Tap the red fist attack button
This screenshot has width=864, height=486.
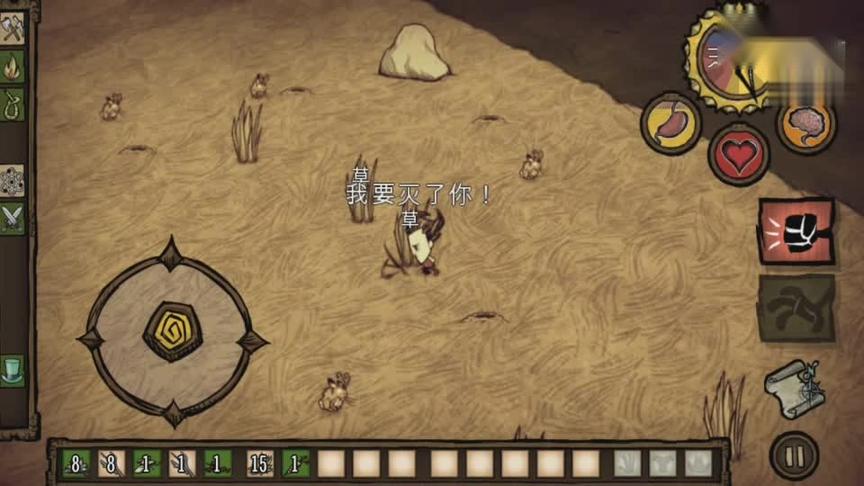point(796,231)
